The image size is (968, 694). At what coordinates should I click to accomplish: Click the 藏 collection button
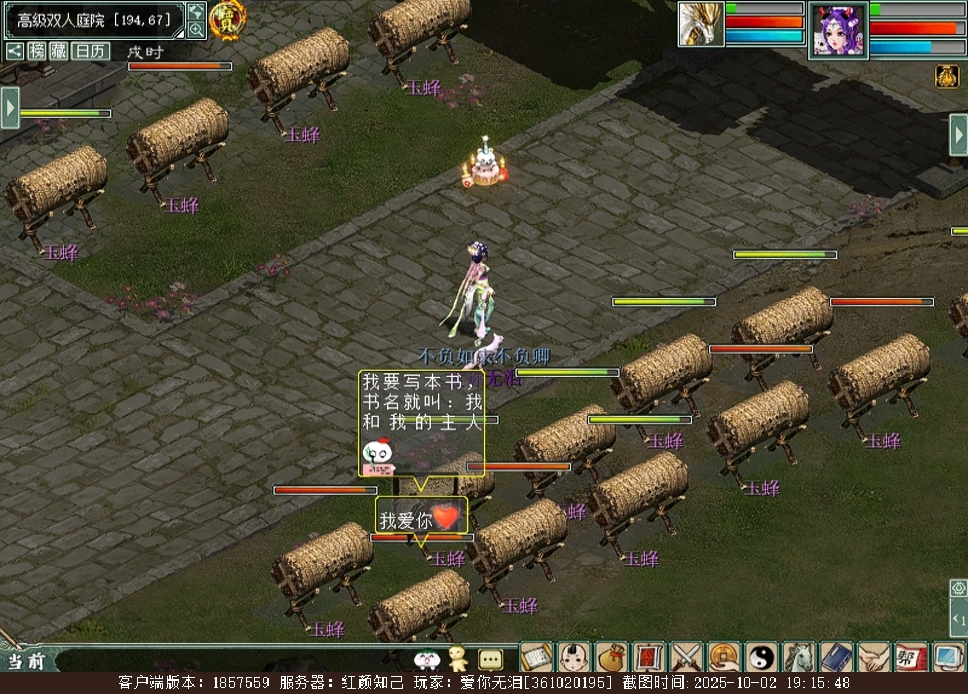click(x=60, y=51)
